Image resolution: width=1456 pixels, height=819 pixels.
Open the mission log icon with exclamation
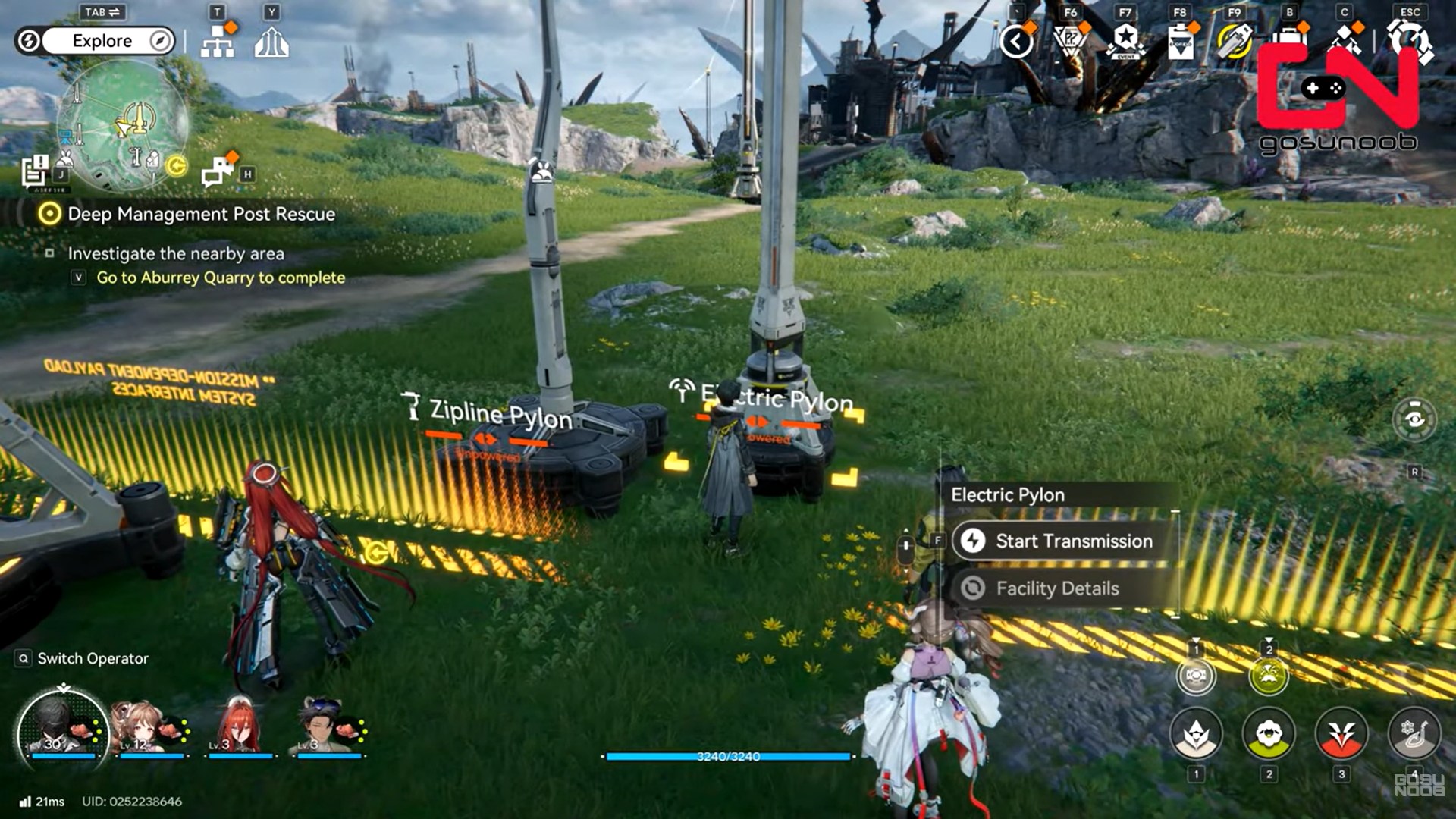point(35,171)
